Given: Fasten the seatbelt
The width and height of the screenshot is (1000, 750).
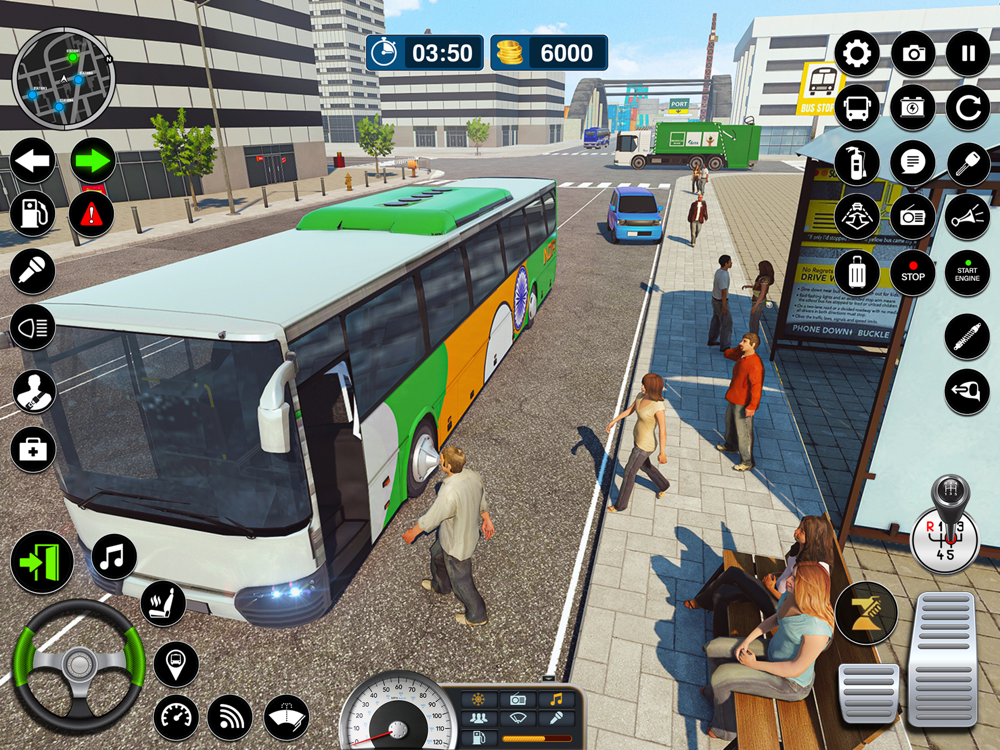Looking at the screenshot, I should pyautogui.click(x=33, y=391).
